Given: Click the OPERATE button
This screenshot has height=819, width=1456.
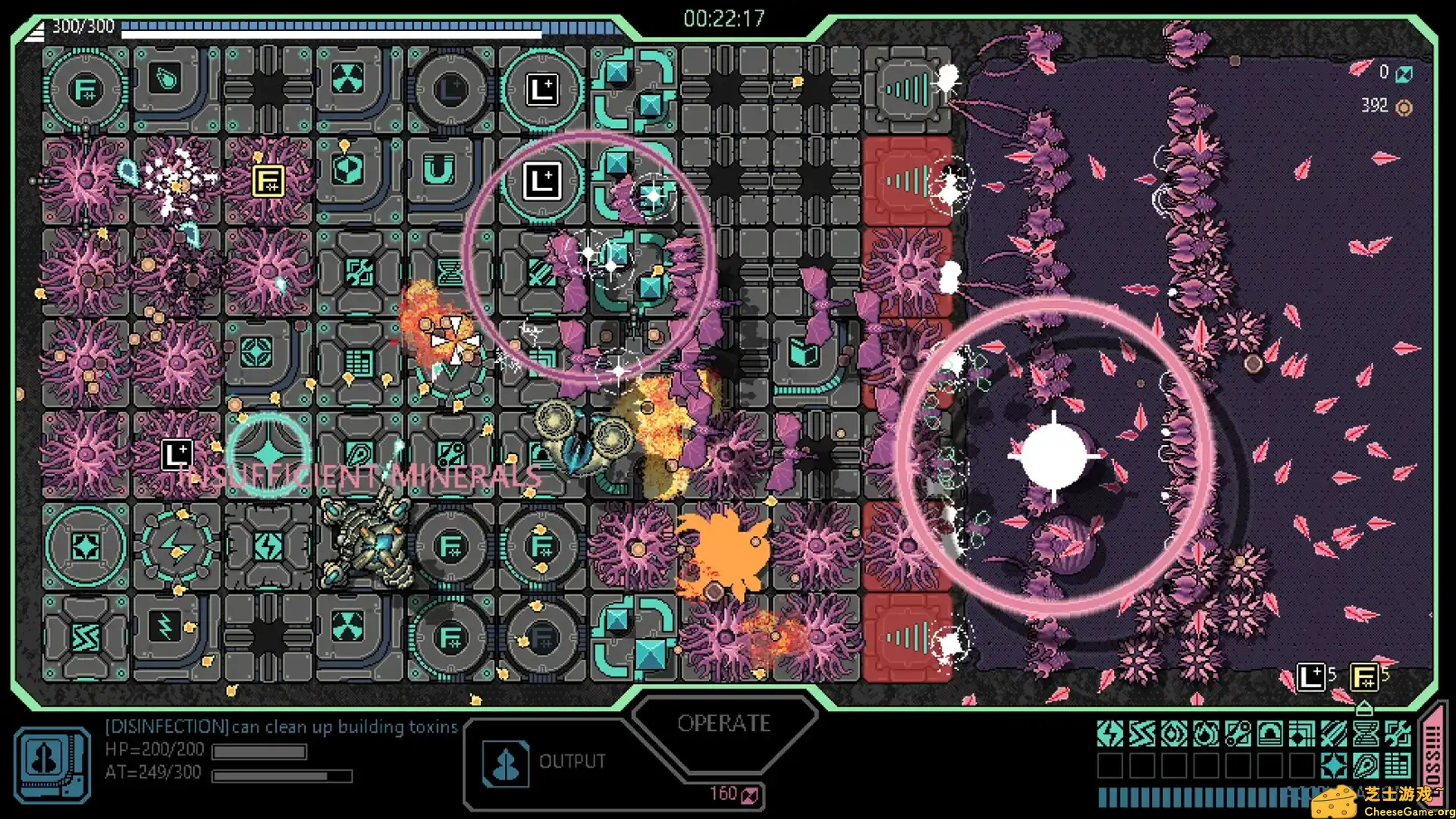Looking at the screenshot, I should tap(723, 723).
